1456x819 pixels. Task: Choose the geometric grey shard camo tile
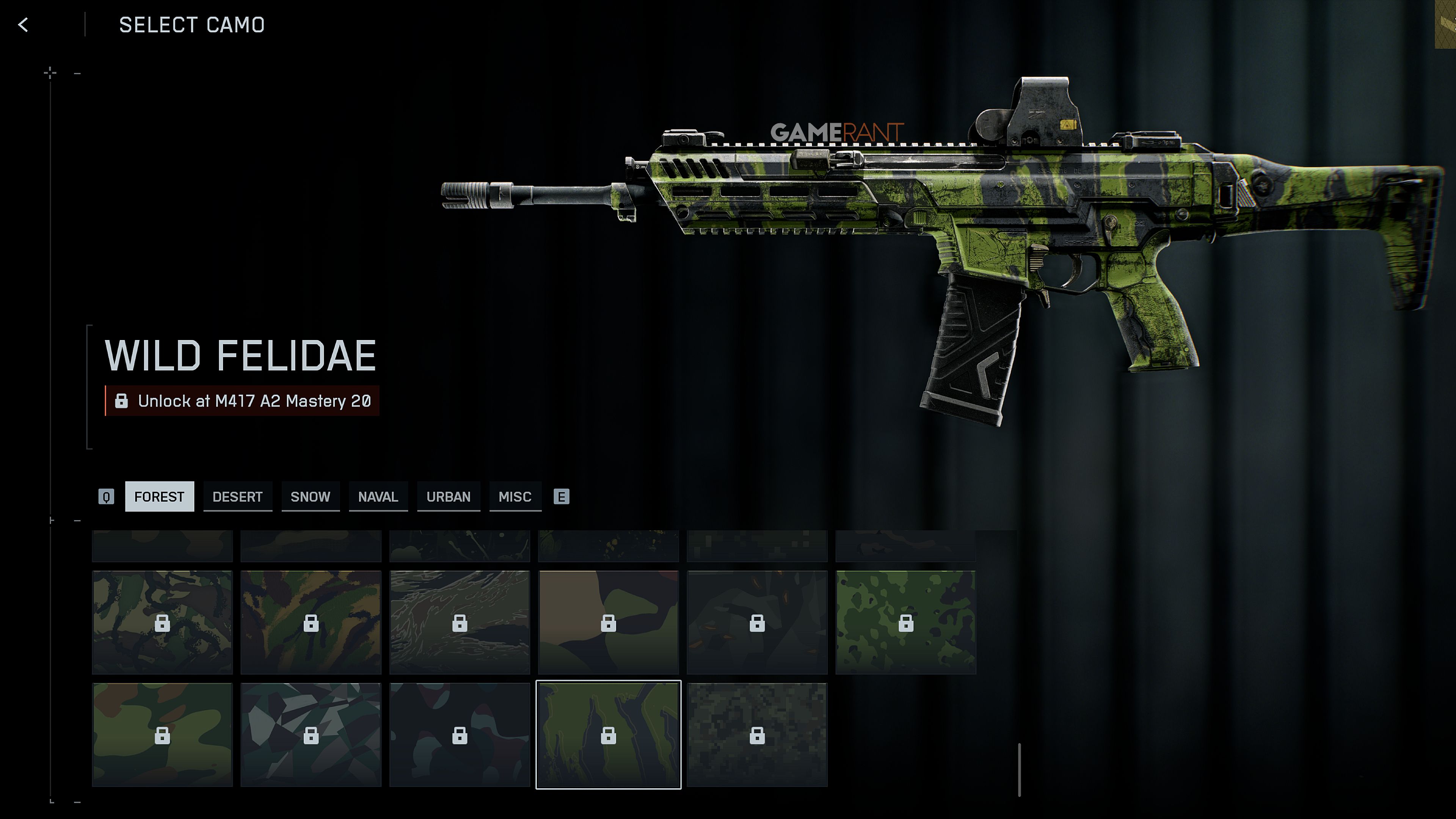tap(311, 734)
